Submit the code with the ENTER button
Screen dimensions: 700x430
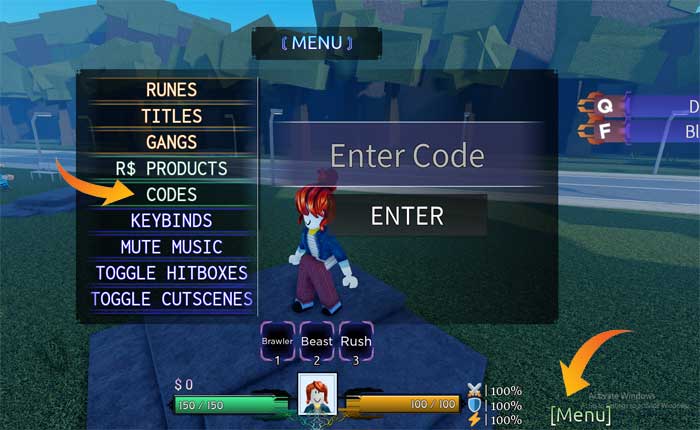407,216
